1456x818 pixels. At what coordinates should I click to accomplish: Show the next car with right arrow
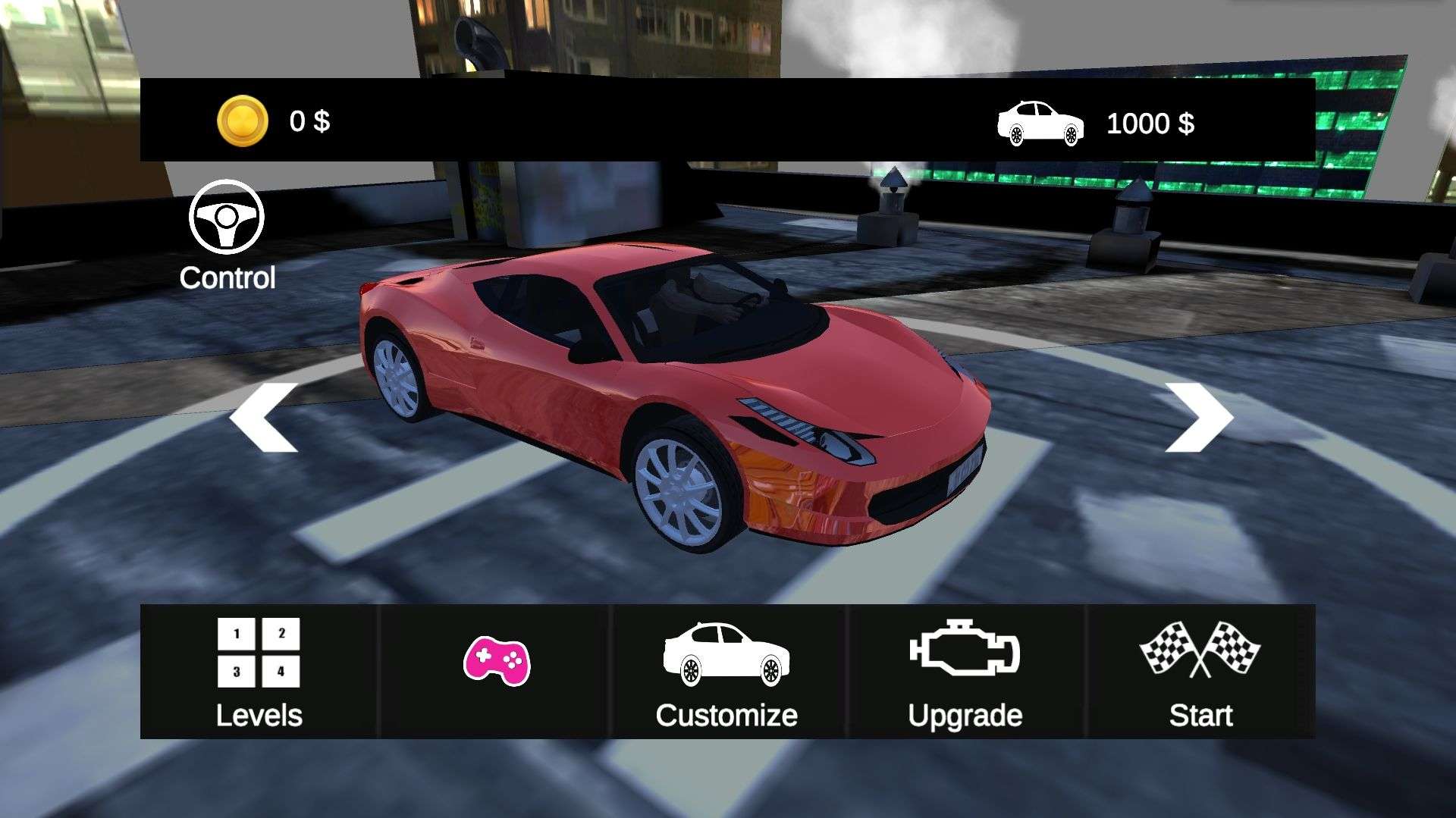coord(1198,418)
